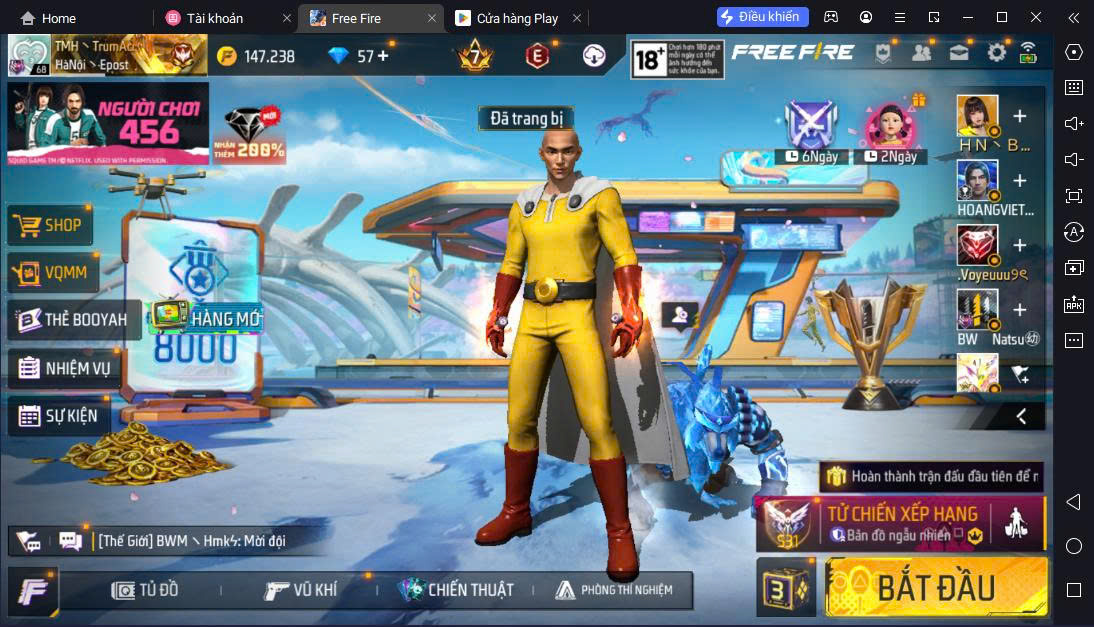Screen dimensions: 1094x627
Task: Open the world chat message box
Action: pos(190,541)
